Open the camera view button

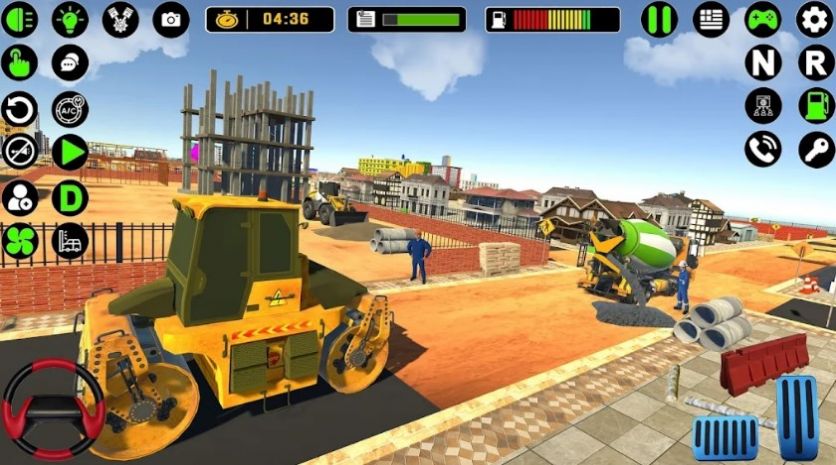point(171,20)
